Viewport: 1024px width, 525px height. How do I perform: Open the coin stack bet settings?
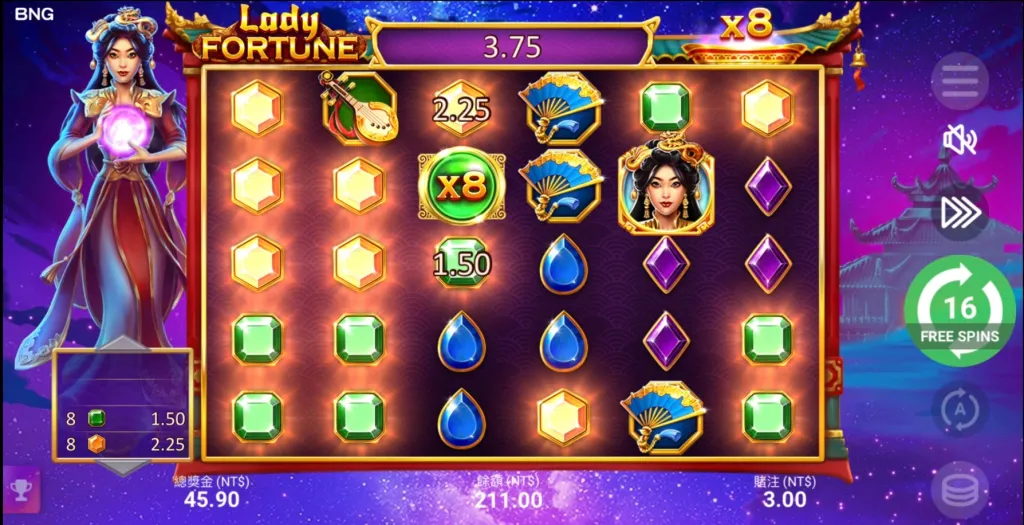coord(959,490)
